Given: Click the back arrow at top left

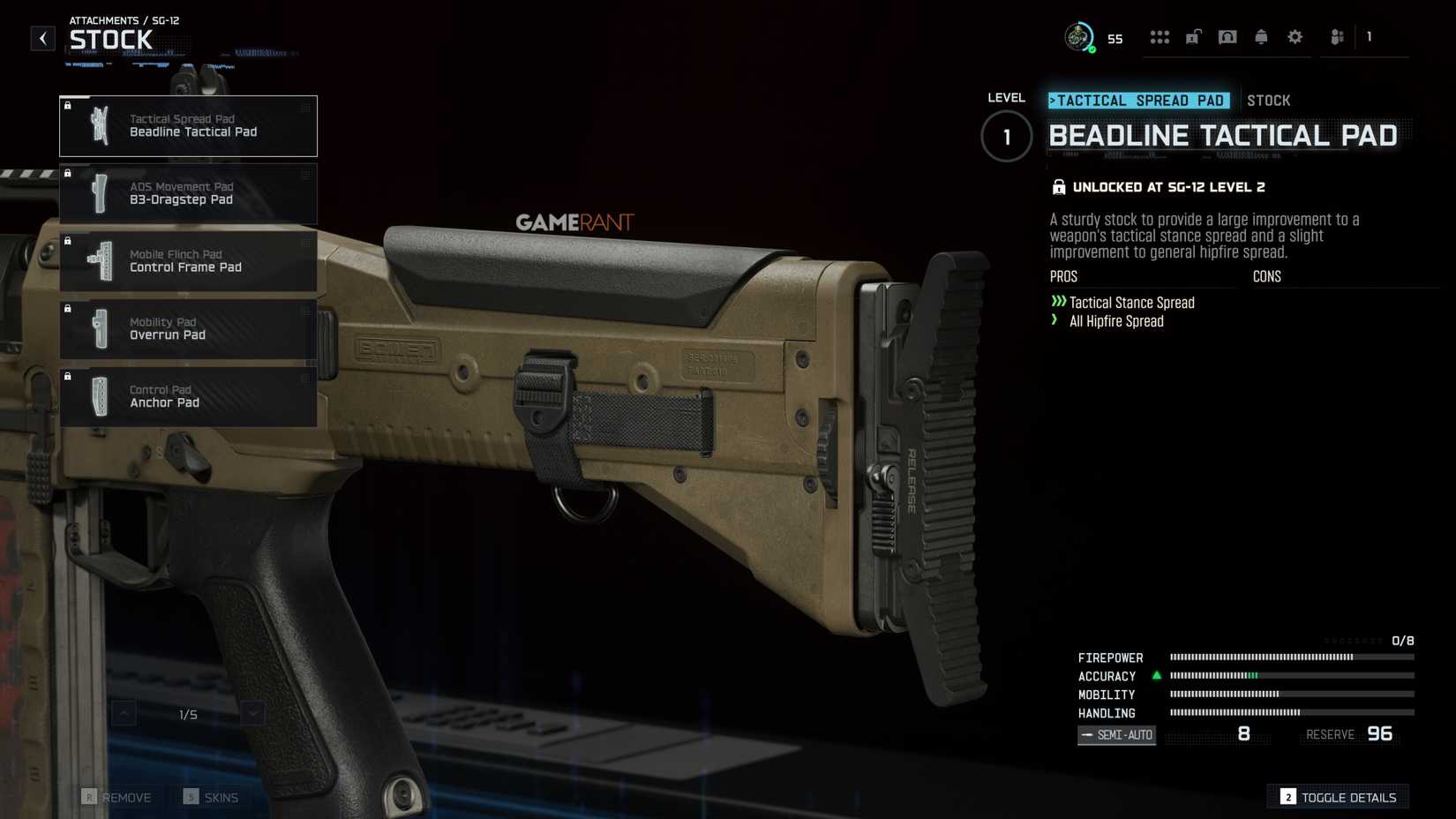Looking at the screenshot, I should [x=42, y=37].
